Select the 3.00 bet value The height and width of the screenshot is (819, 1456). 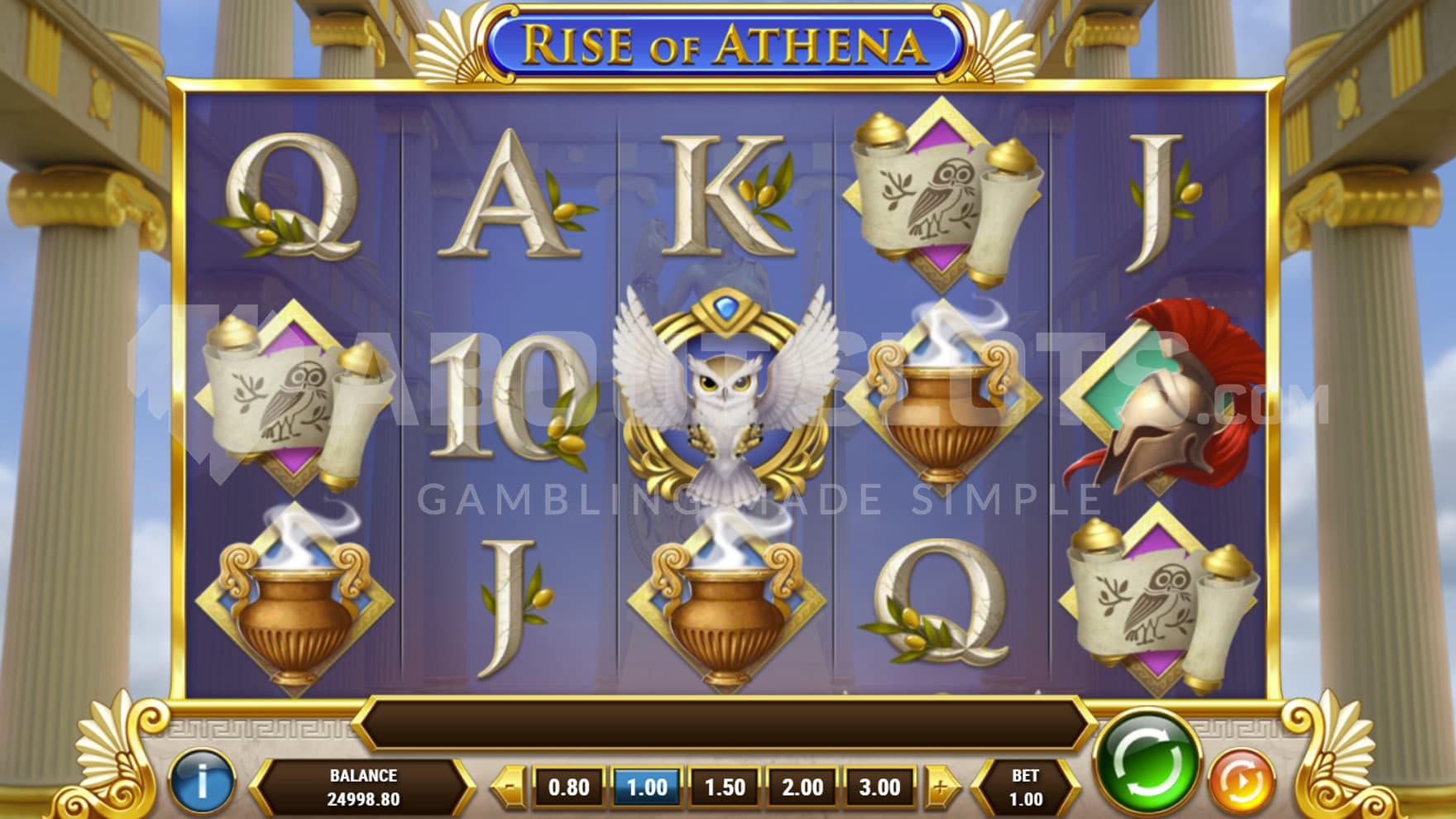pos(879,787)
